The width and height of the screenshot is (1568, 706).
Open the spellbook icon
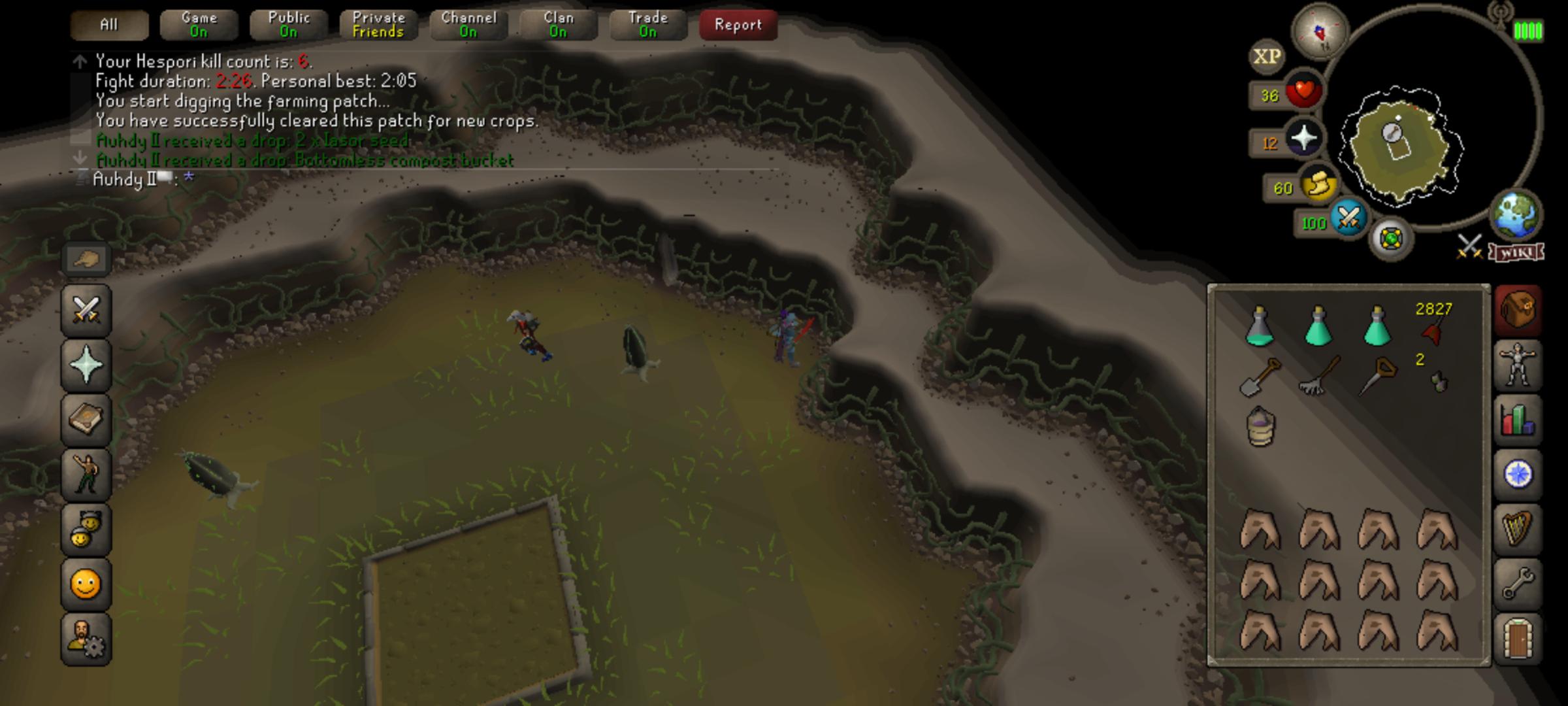tap(86, 420)
